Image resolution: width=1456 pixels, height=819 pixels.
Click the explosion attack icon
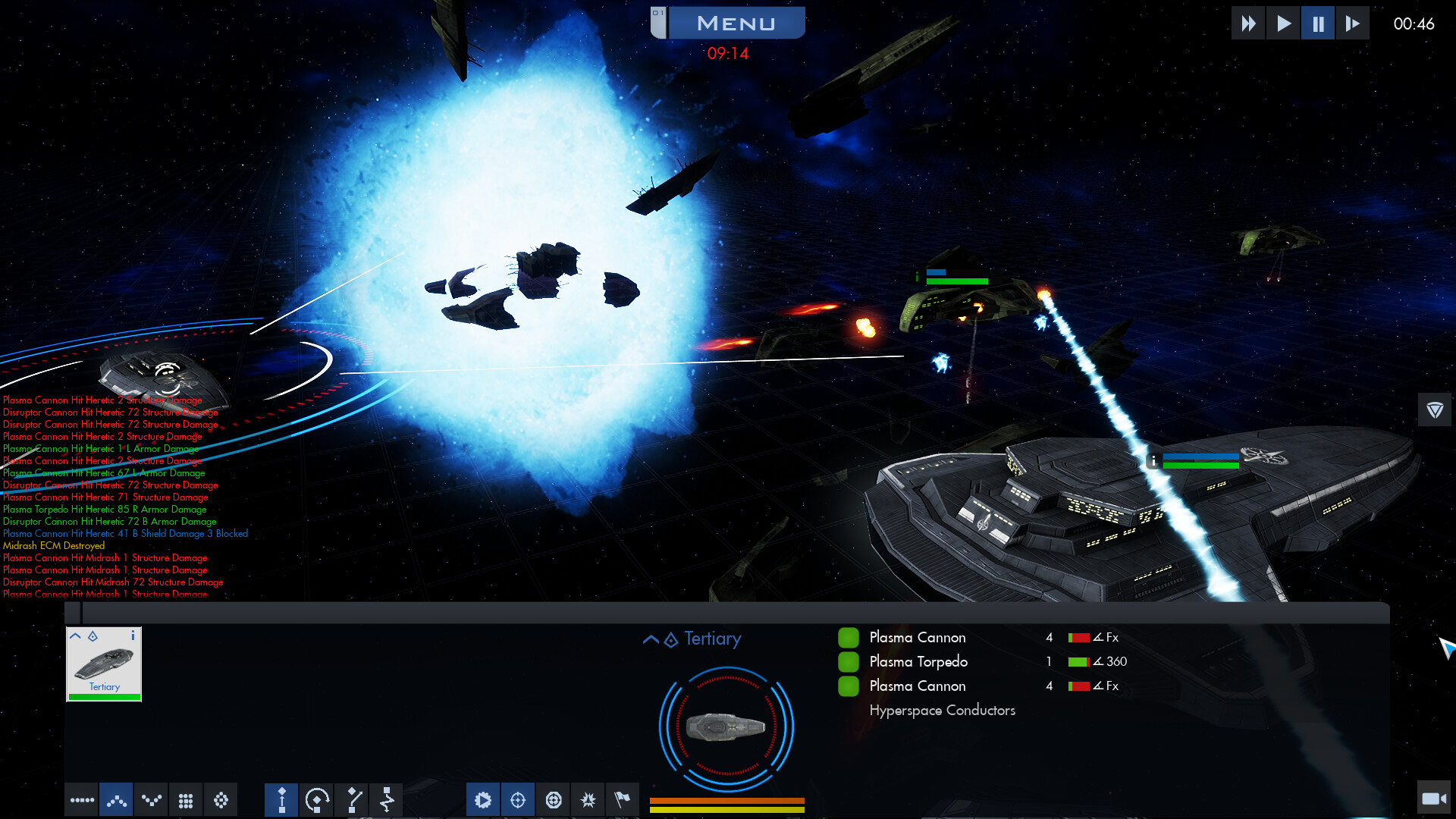[588, 799]
